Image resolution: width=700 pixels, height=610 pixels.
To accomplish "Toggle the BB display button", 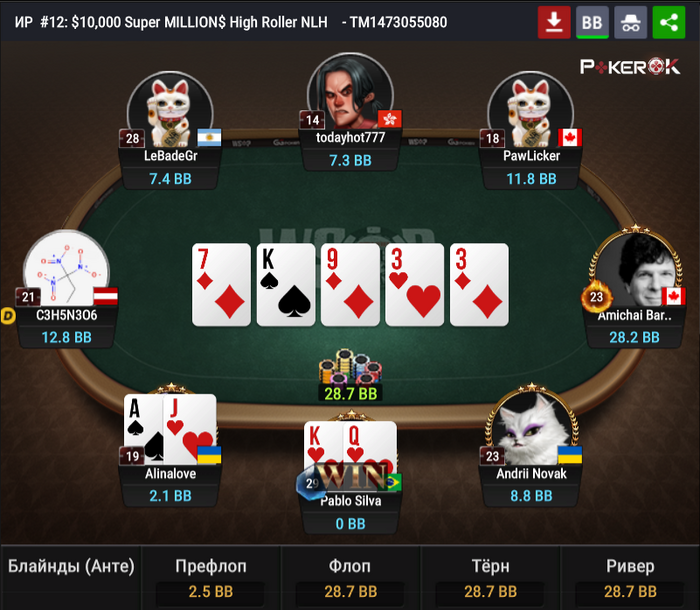I will tap(592, 22).
